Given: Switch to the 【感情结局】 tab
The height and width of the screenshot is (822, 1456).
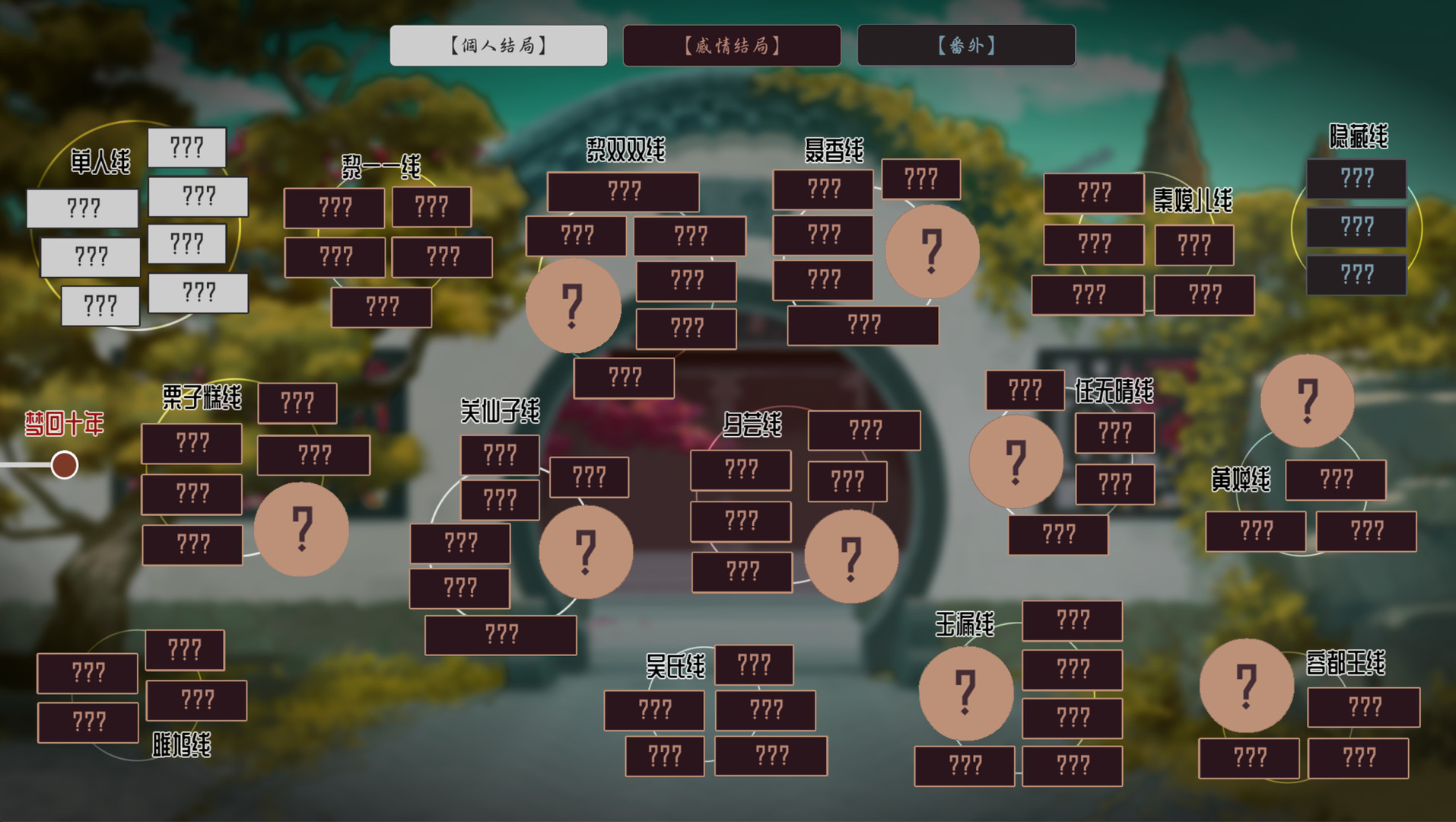Looking at the screenshot, I should (732, 46).
